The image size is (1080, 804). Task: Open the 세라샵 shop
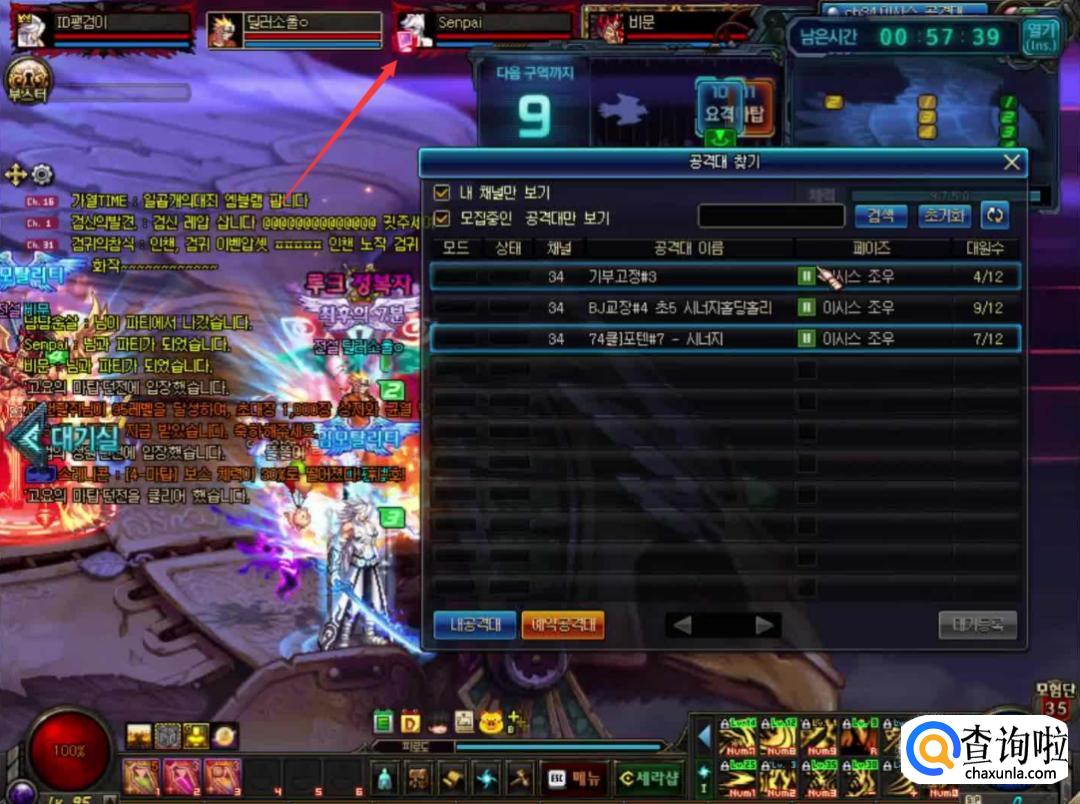[x=645, y=775]
